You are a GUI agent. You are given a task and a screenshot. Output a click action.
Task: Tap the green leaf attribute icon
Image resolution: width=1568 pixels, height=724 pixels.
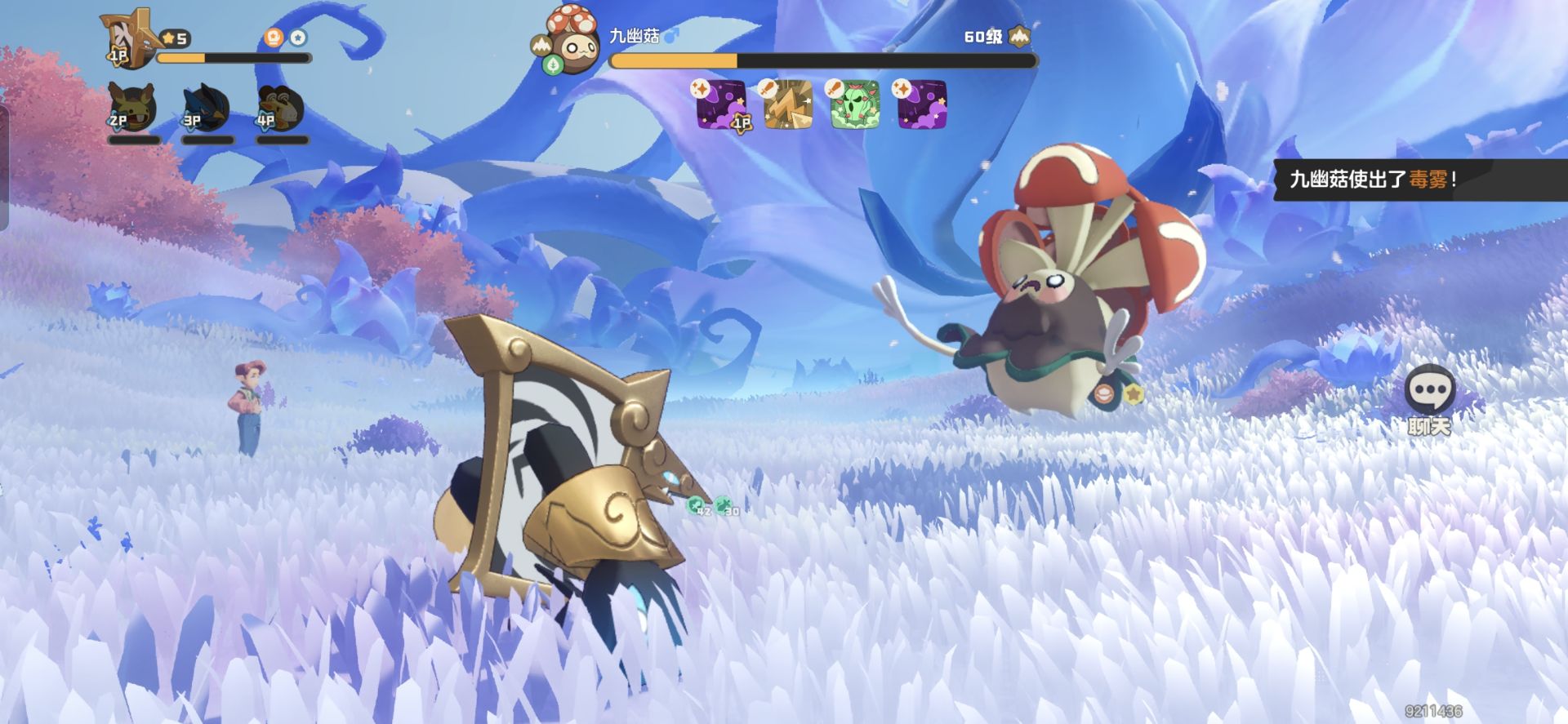553,64
